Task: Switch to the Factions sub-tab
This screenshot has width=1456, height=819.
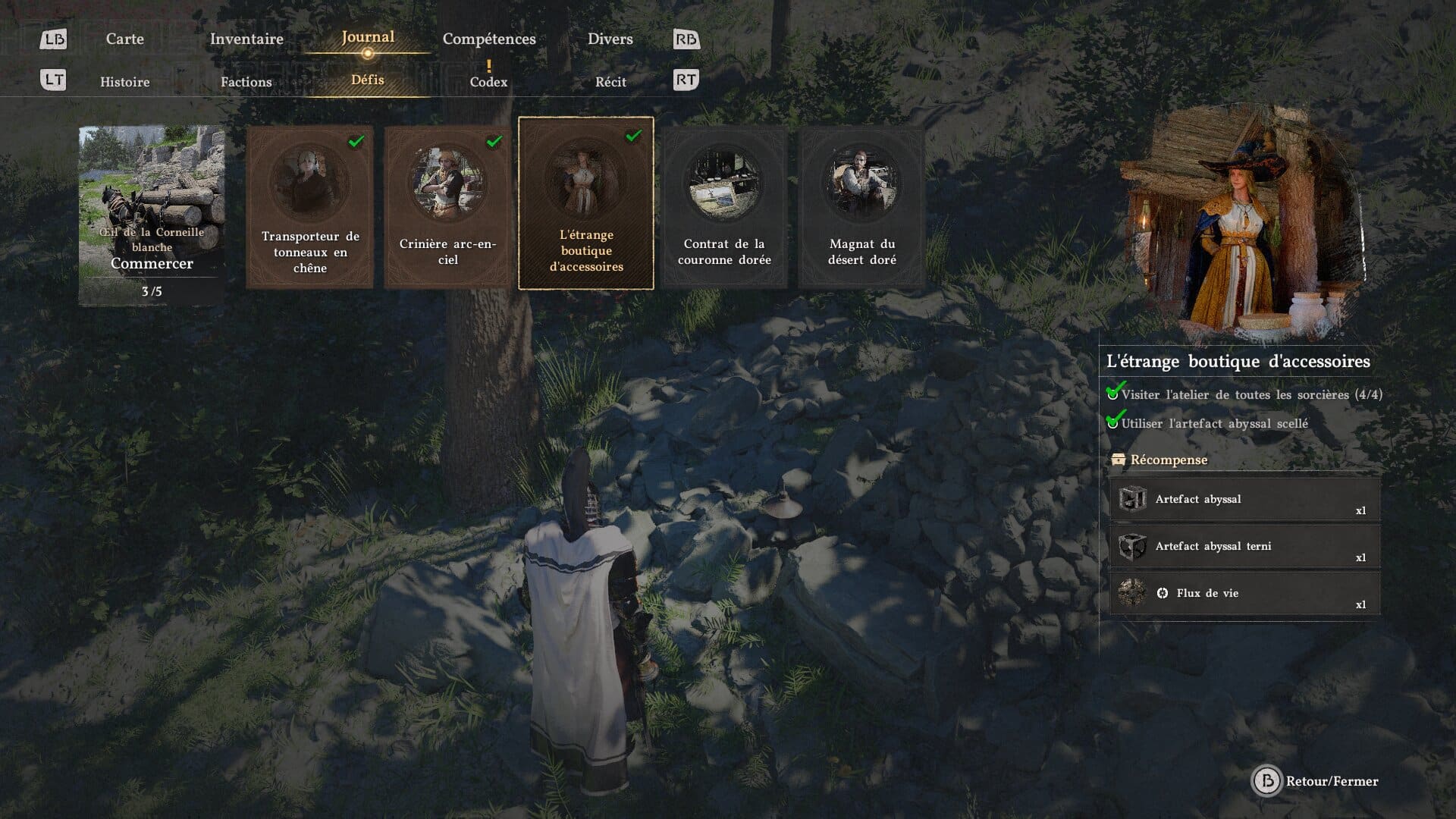Action: (246, 82)
